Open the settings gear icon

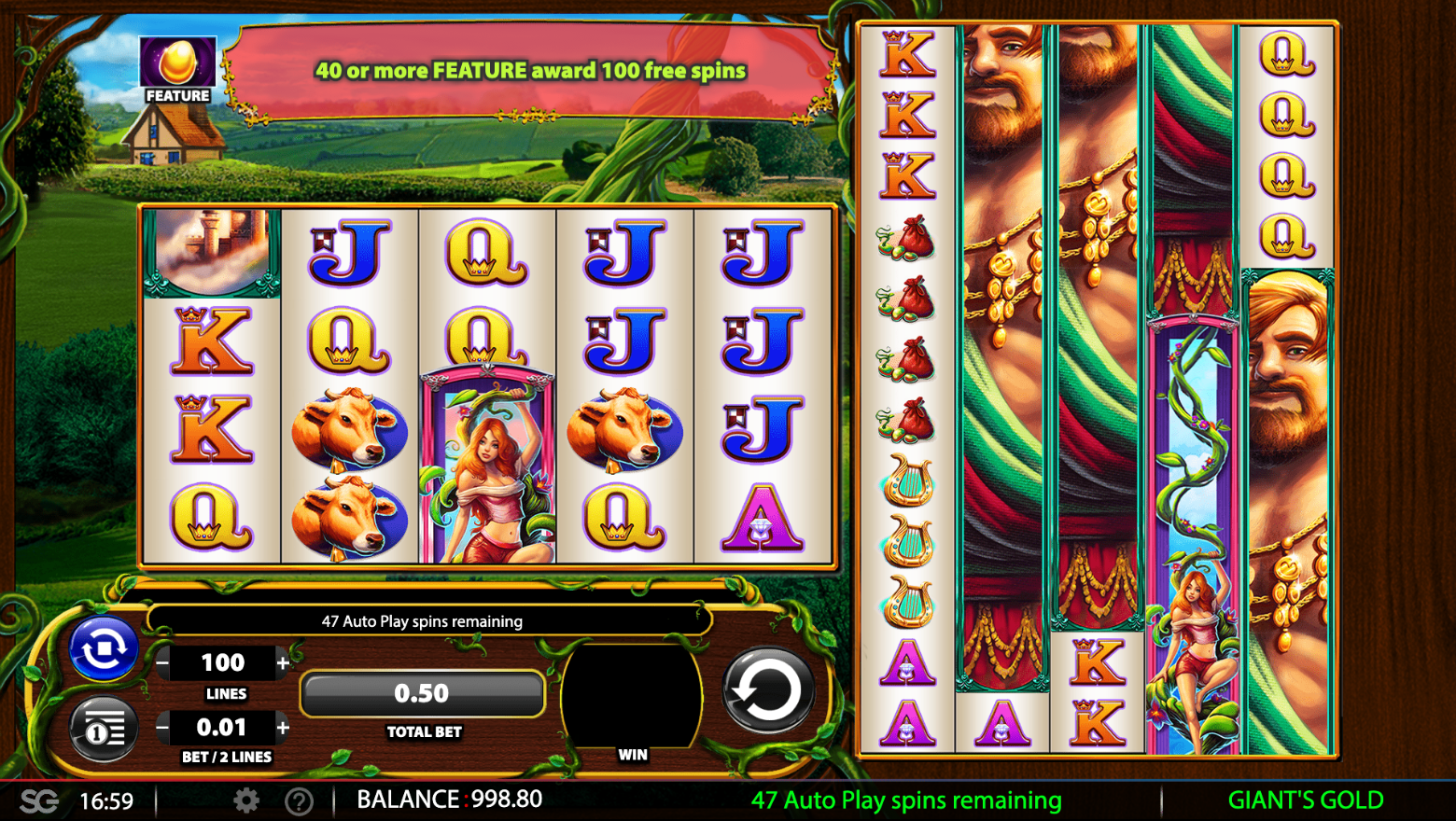coord(246,800)
